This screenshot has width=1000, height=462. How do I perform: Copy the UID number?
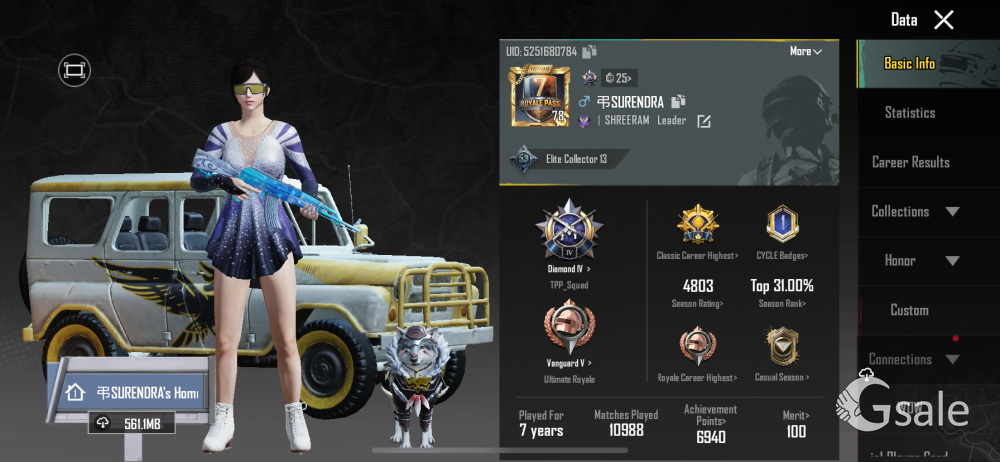pos(590,51)
